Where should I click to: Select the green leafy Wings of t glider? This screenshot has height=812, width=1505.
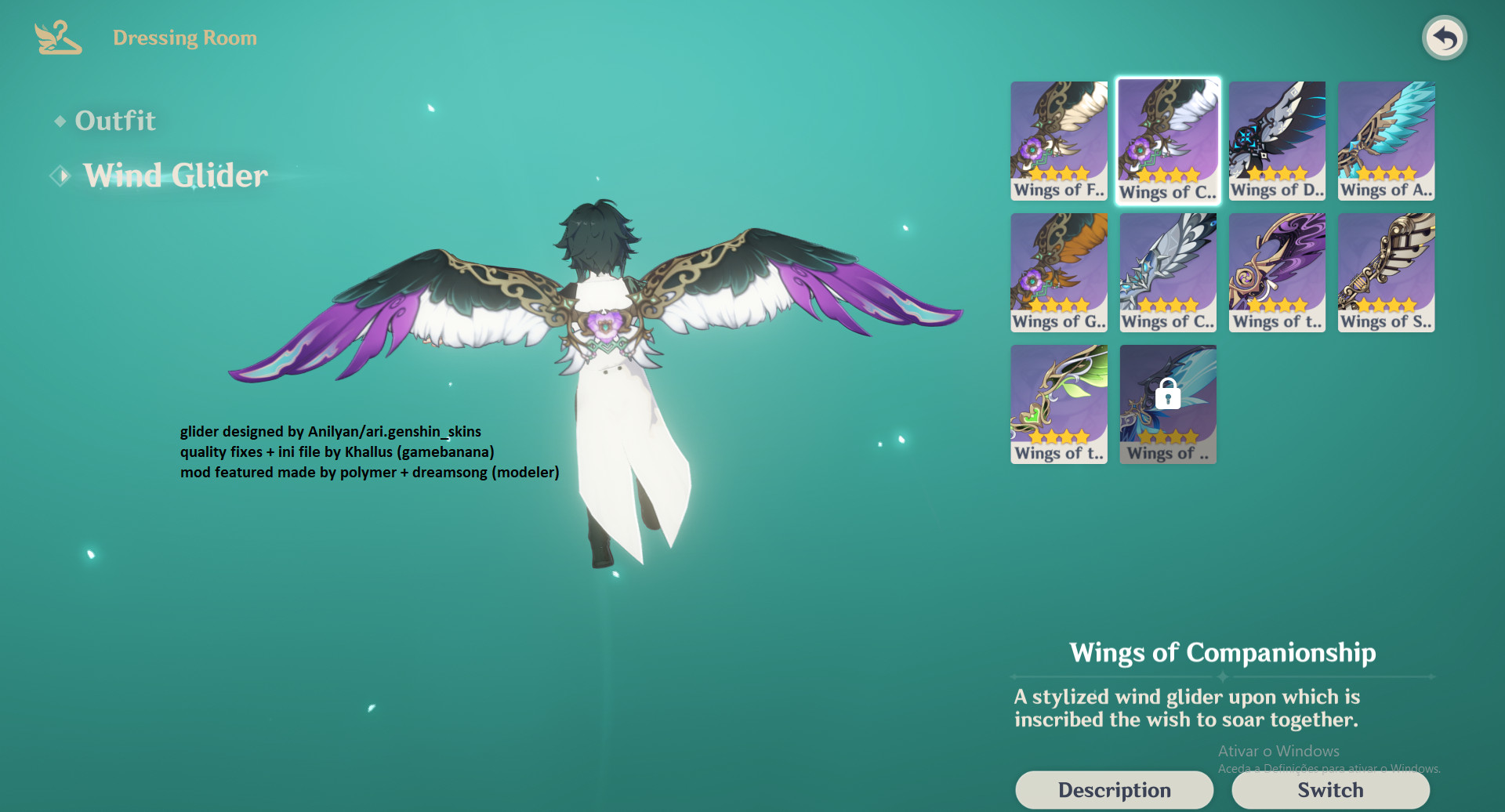pos(1058,403)
